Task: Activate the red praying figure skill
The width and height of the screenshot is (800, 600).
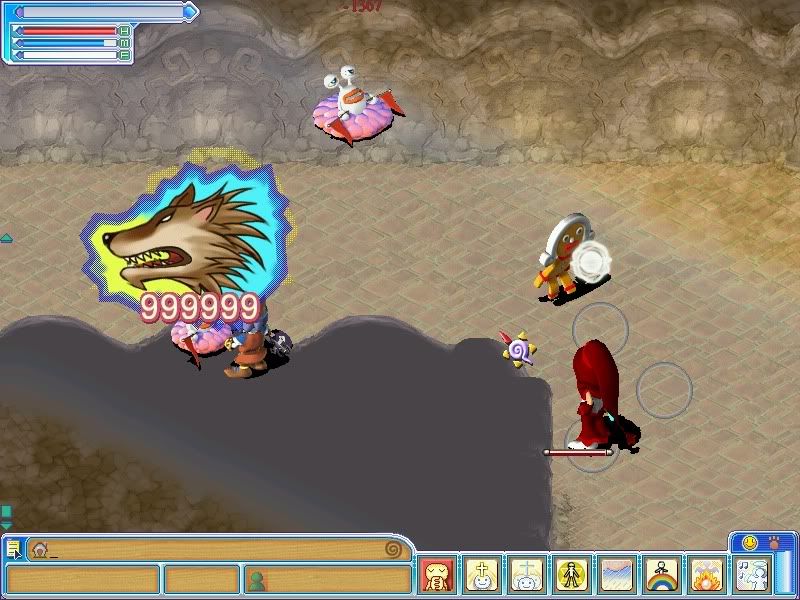Action: pos(437,575)
